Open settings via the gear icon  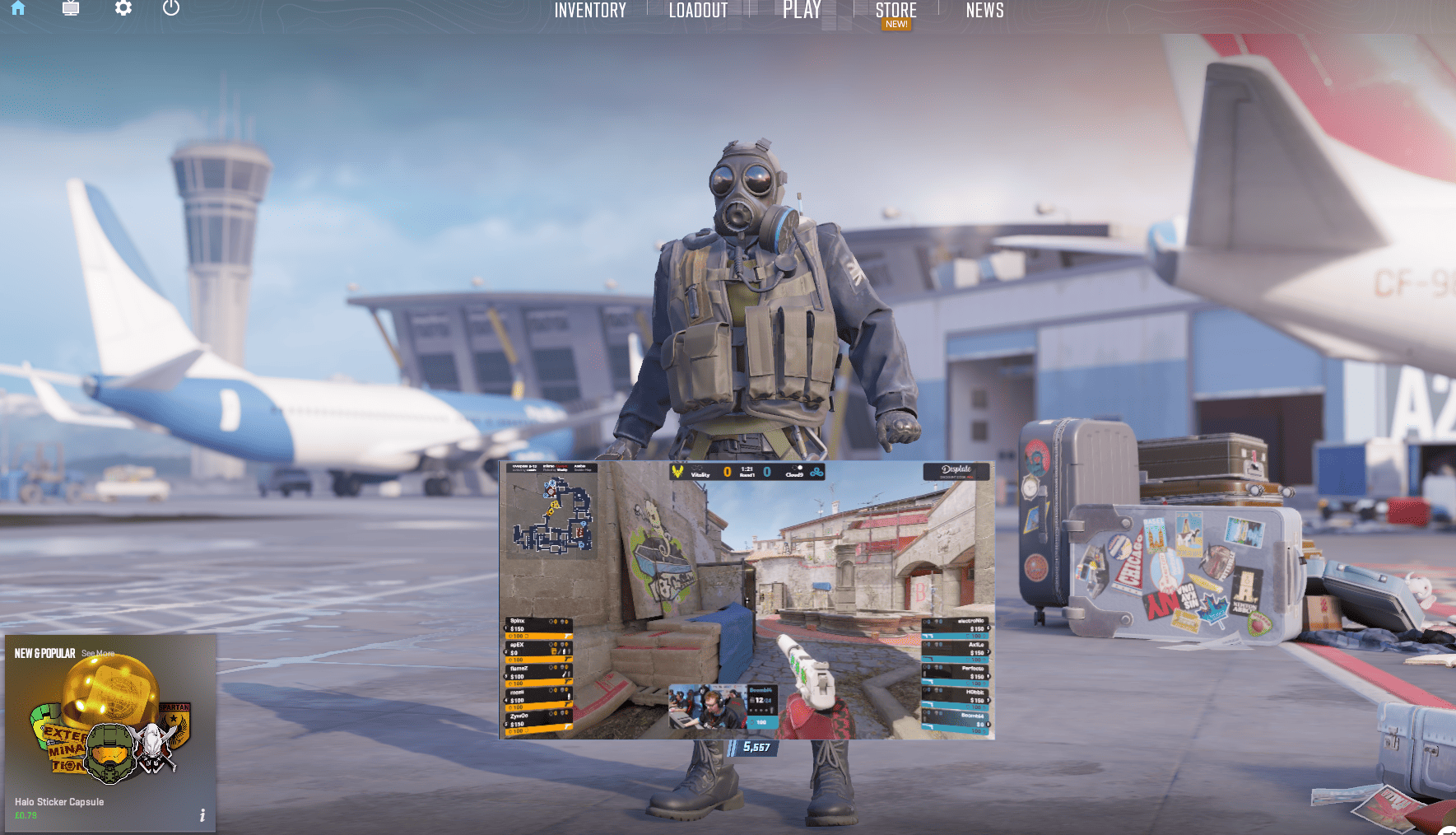(123, 8)
